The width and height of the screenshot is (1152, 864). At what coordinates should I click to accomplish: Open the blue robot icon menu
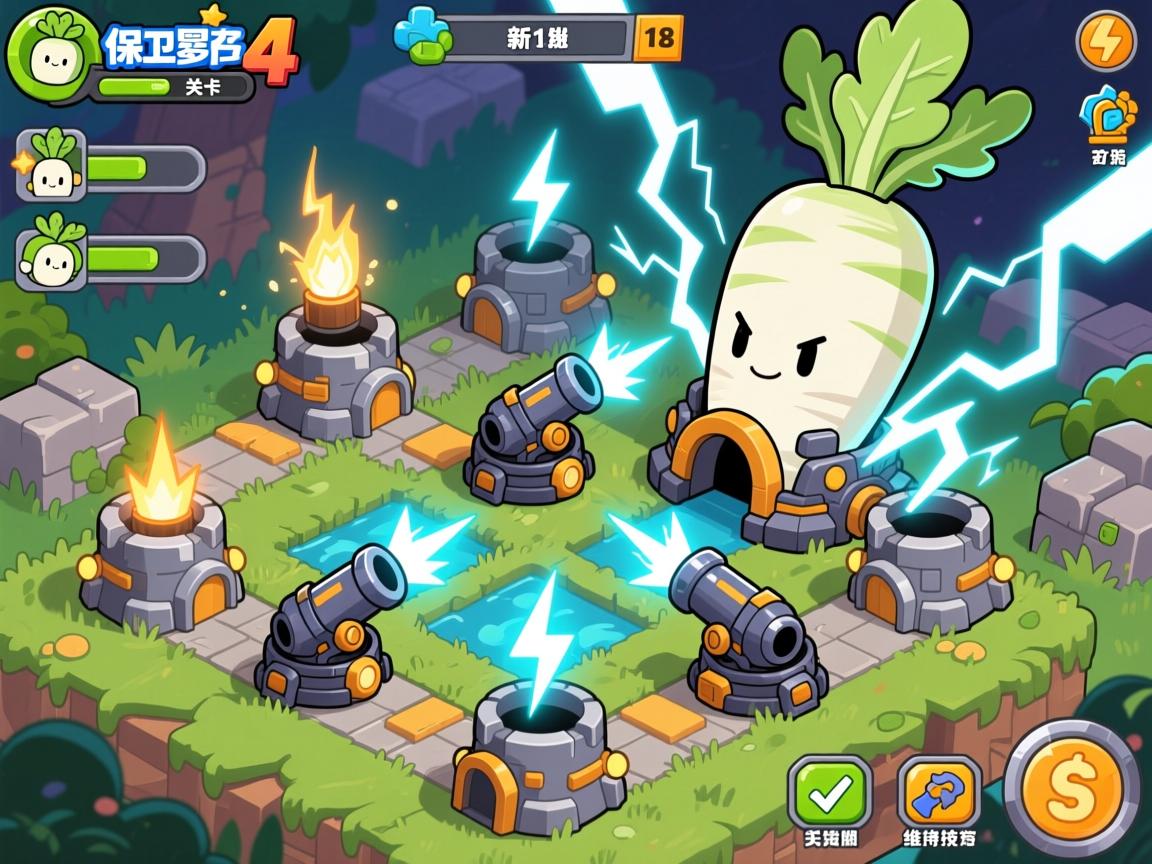pos(1108,116)
